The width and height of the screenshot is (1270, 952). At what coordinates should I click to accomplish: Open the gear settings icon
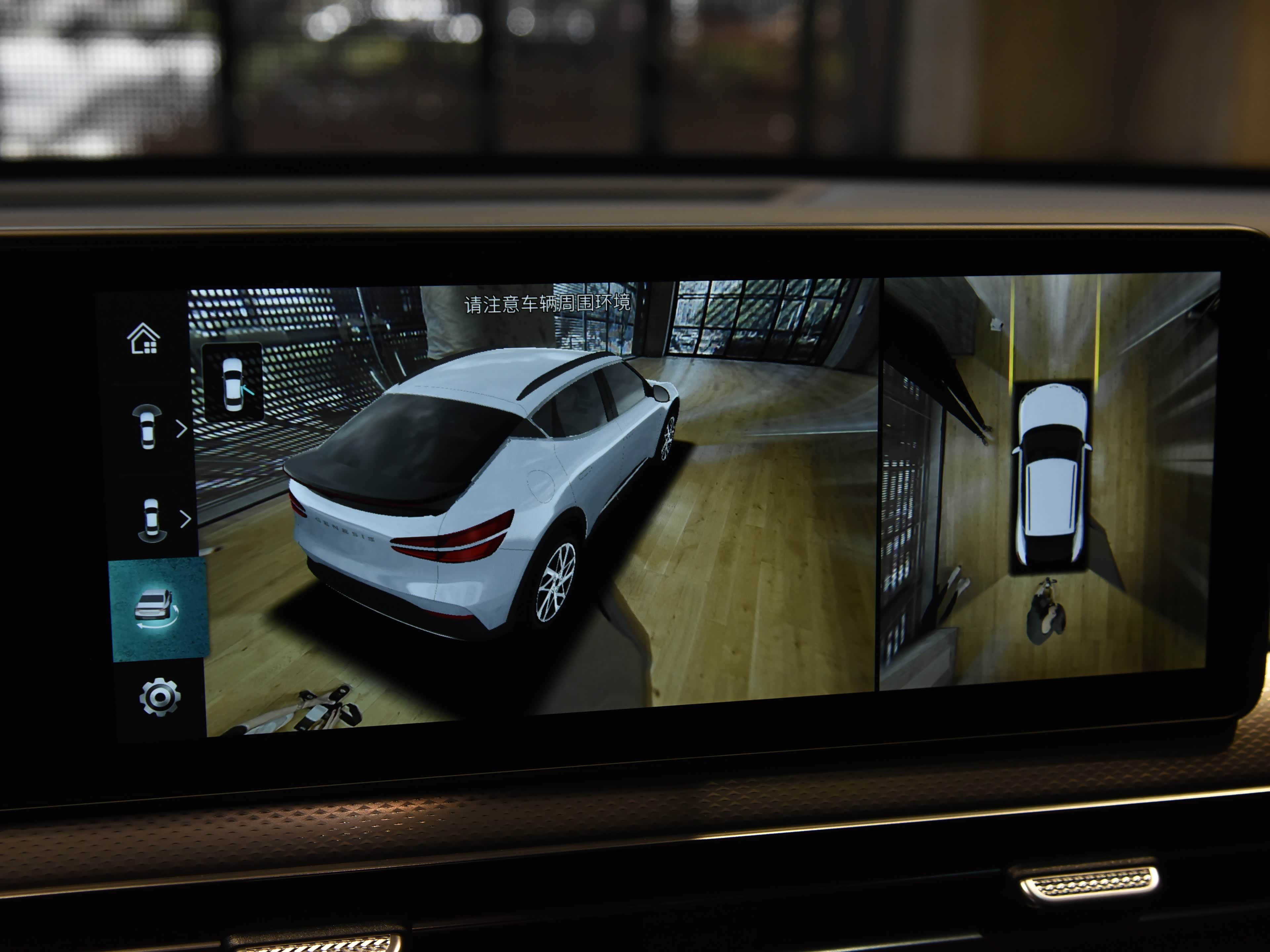click(160, 697)
